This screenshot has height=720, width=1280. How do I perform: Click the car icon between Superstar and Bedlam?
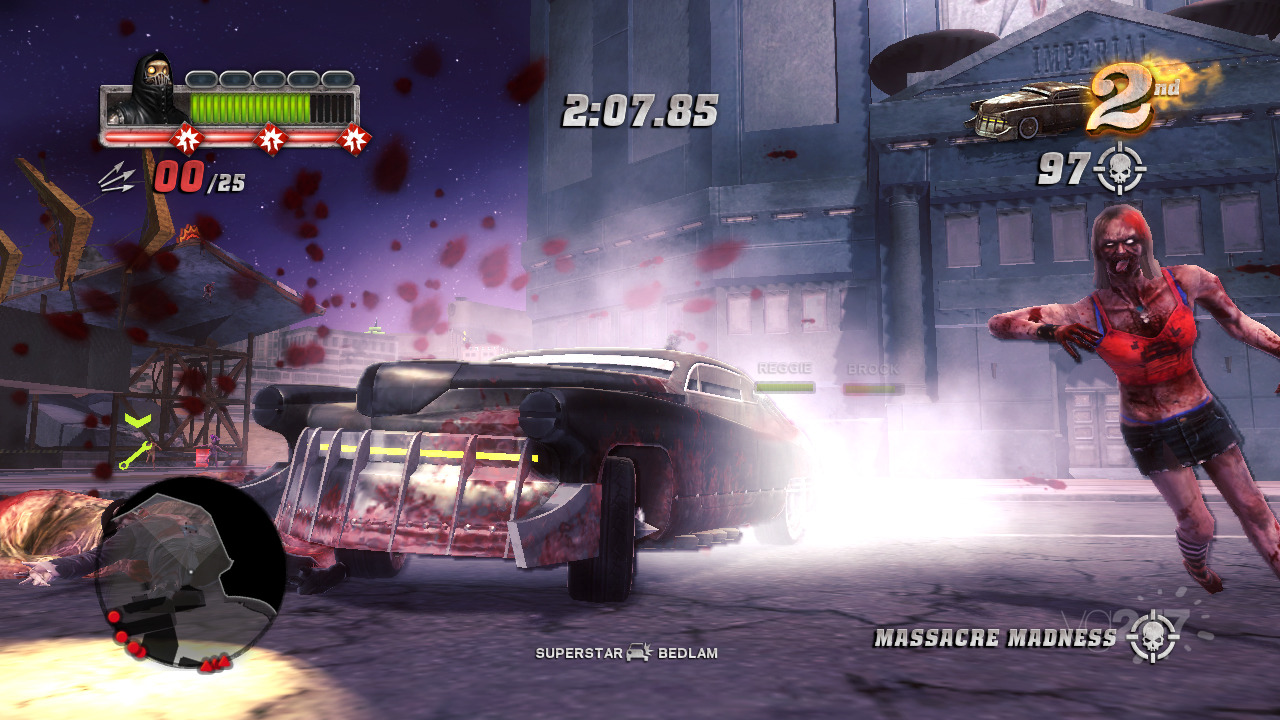click(639, 653)
